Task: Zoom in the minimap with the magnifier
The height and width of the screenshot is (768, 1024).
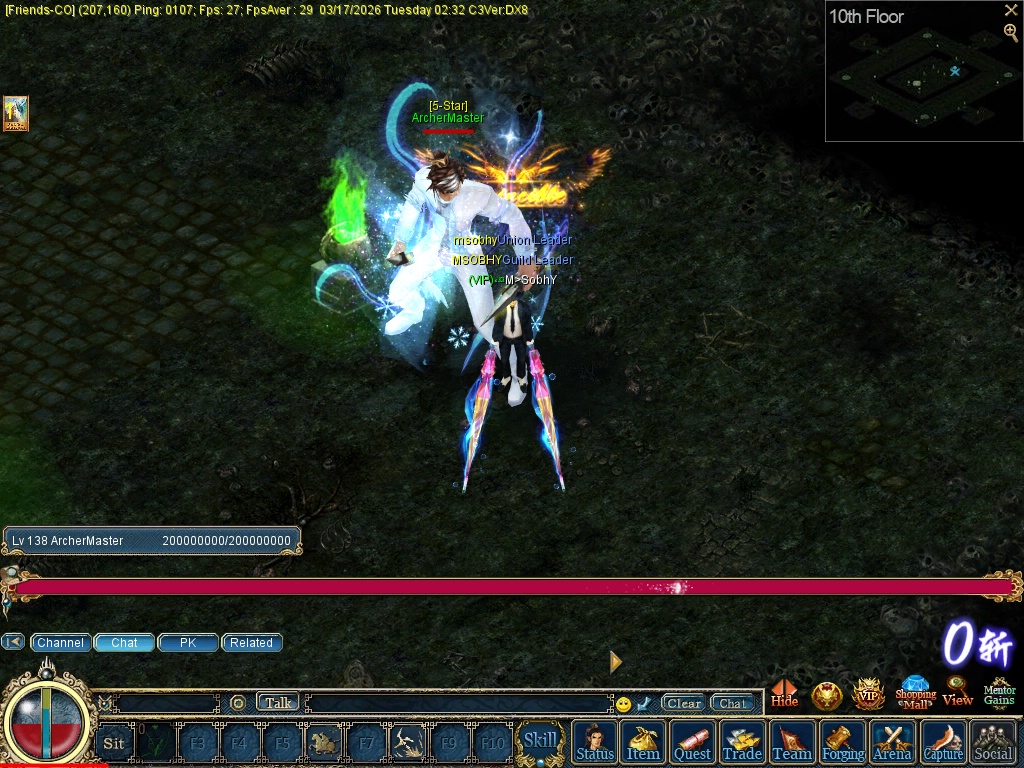Action: pos(1011,32)
